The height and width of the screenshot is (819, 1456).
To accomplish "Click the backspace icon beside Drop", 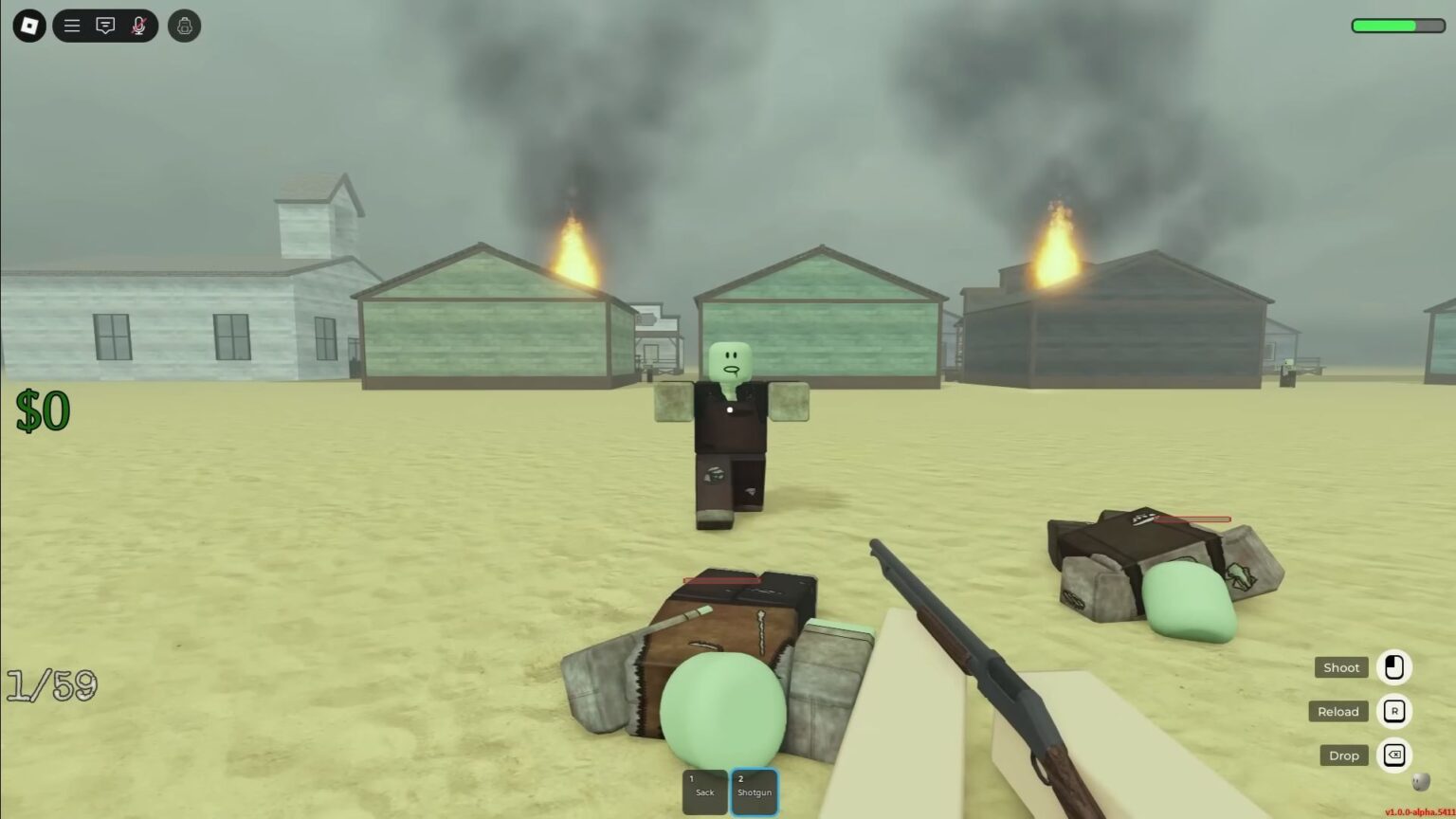I will 1393,755.
